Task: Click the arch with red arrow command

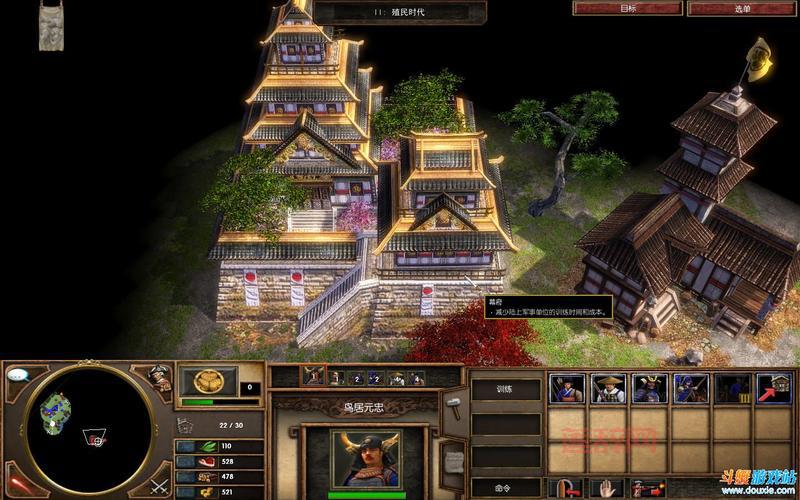Action: 566,488
